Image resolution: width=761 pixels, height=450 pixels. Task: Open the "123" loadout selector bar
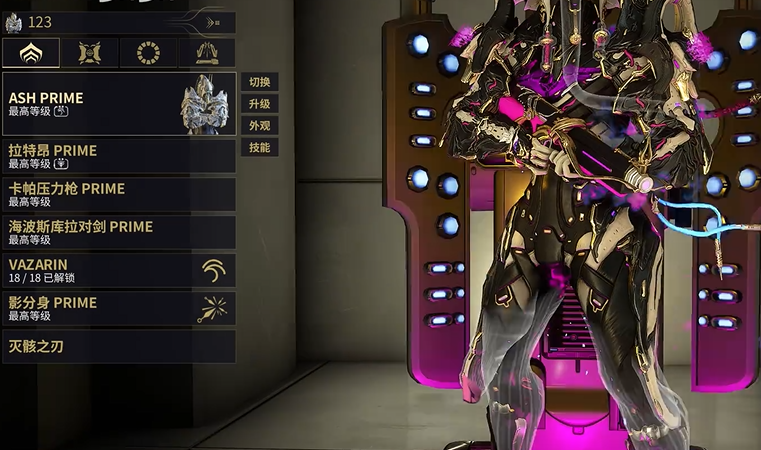[119, 22]
